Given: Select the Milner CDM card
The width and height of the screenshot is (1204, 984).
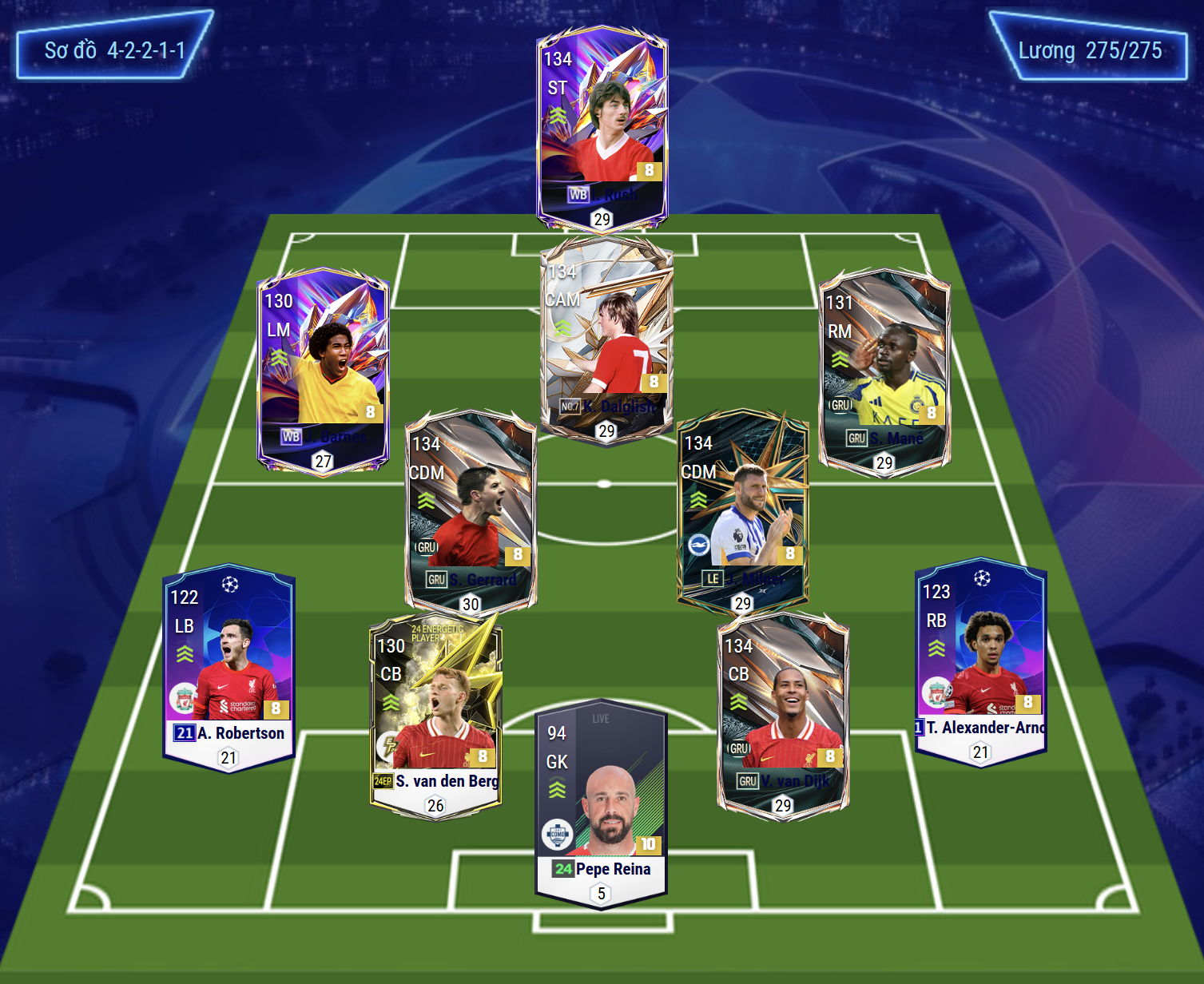Looking at the screenshot, I should pyautogui.click(x=743, y=511).
